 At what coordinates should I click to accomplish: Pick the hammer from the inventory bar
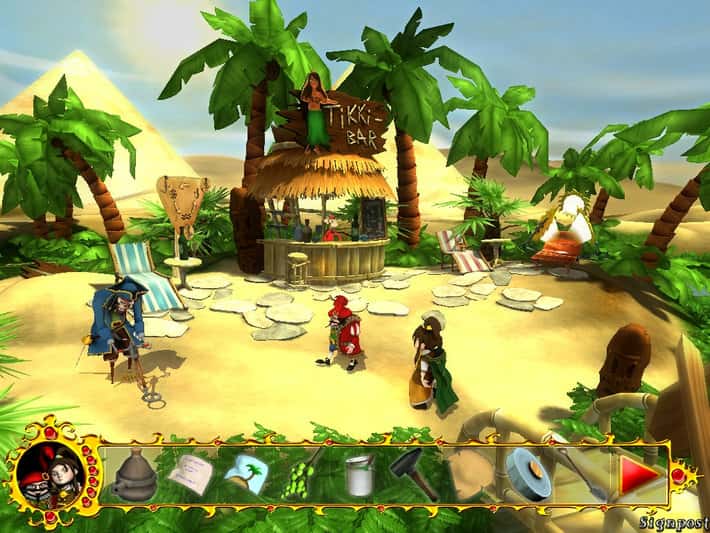(x=413, y=472)
